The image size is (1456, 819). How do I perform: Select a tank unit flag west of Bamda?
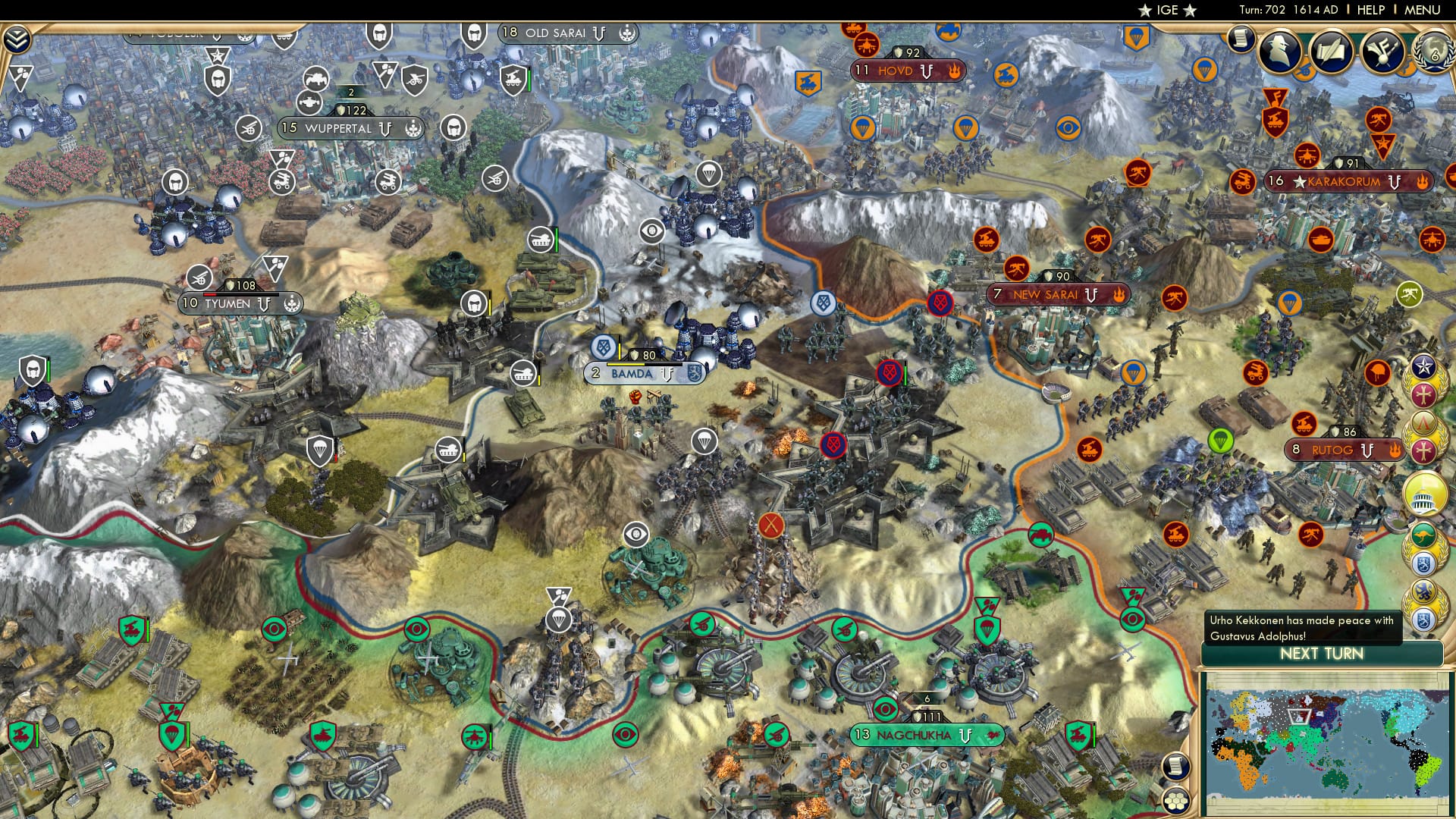(447, 449)
